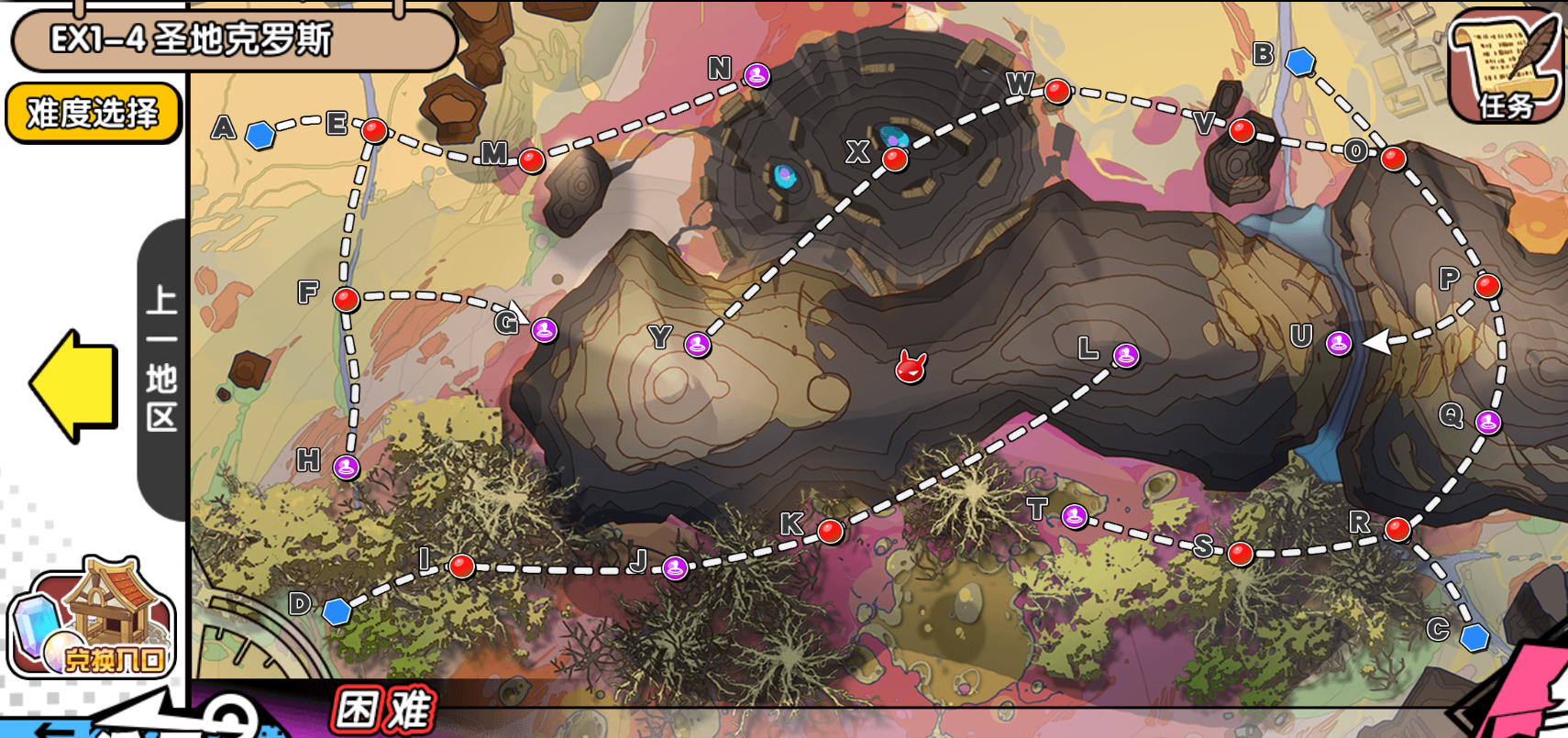Open the 难度选择 difficulty selector
The image size is (1568, 738).
[x=93, y=113]
